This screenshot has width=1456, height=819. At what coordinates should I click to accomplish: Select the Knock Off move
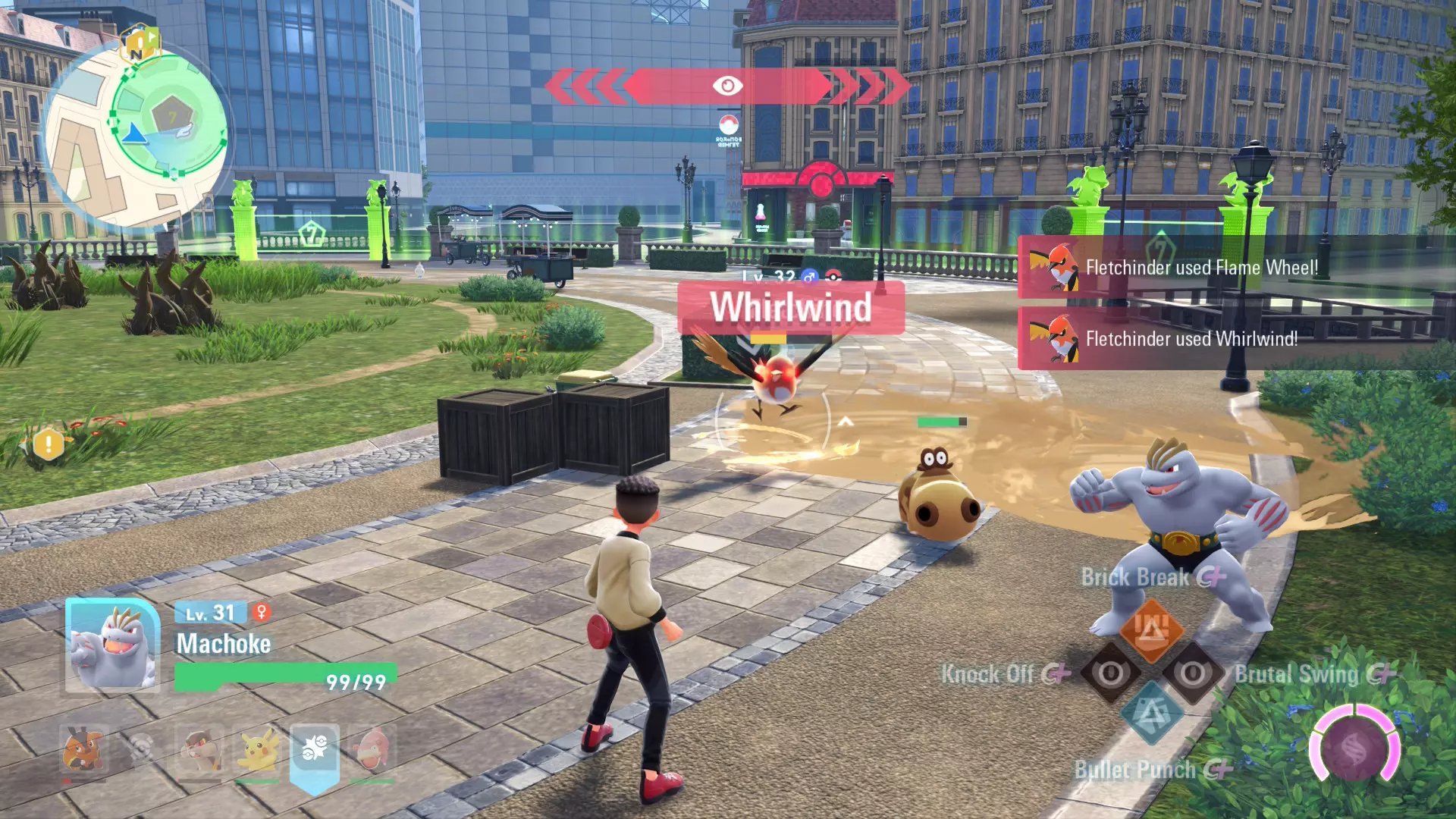coord(1110,673)
